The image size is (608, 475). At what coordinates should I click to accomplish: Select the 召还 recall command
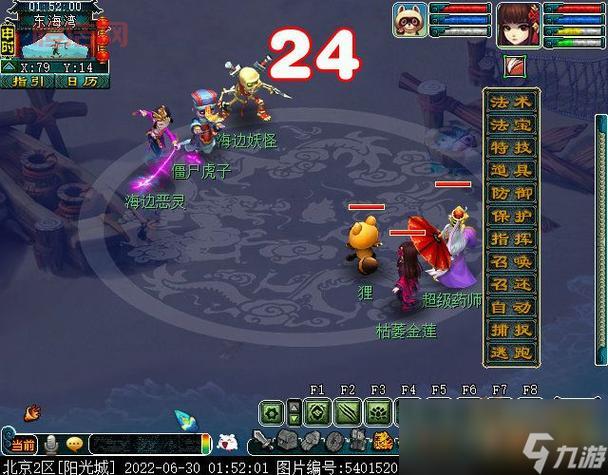click(511, 285)
